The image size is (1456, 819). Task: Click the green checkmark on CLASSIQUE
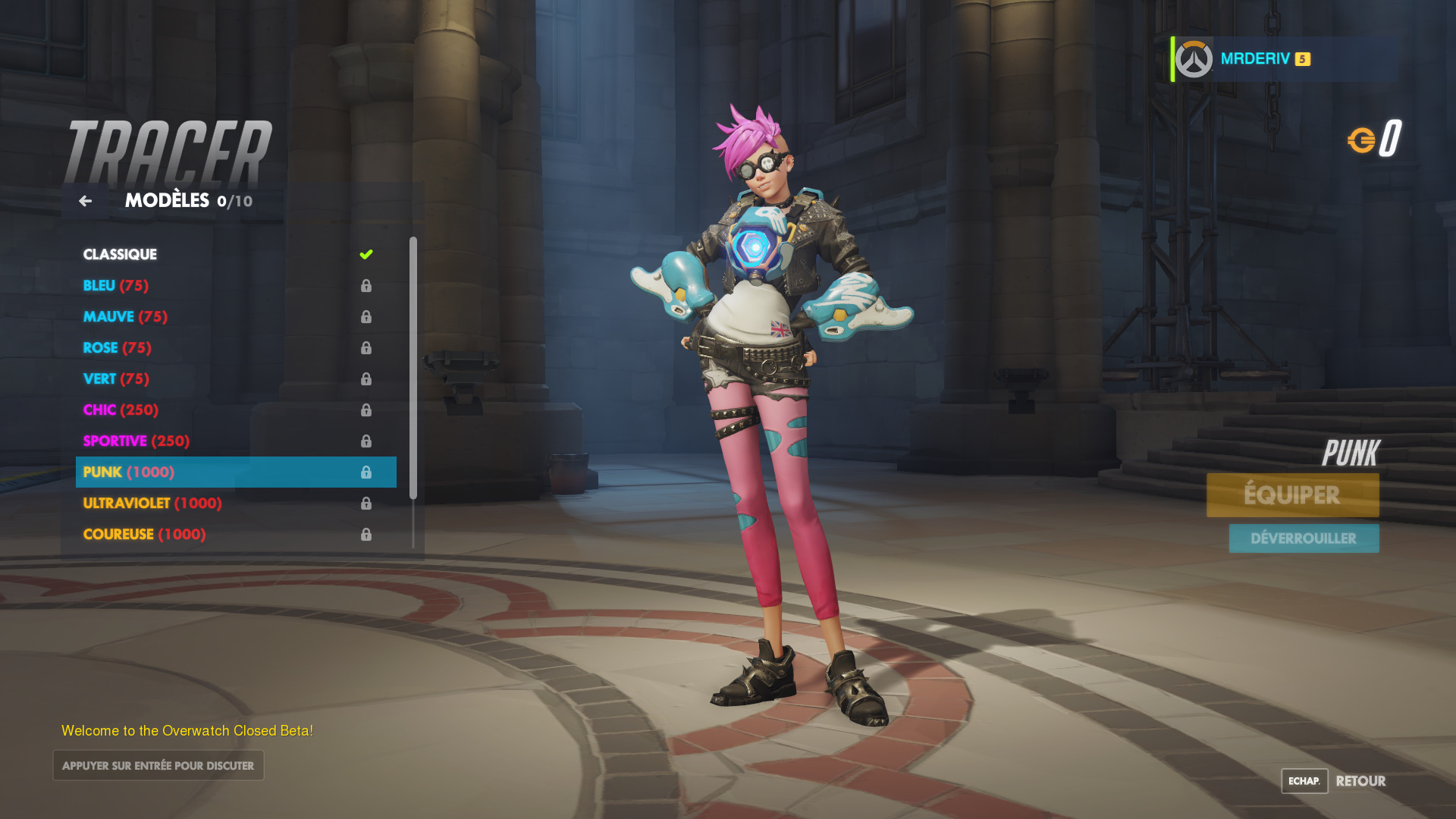coord(367,254)
